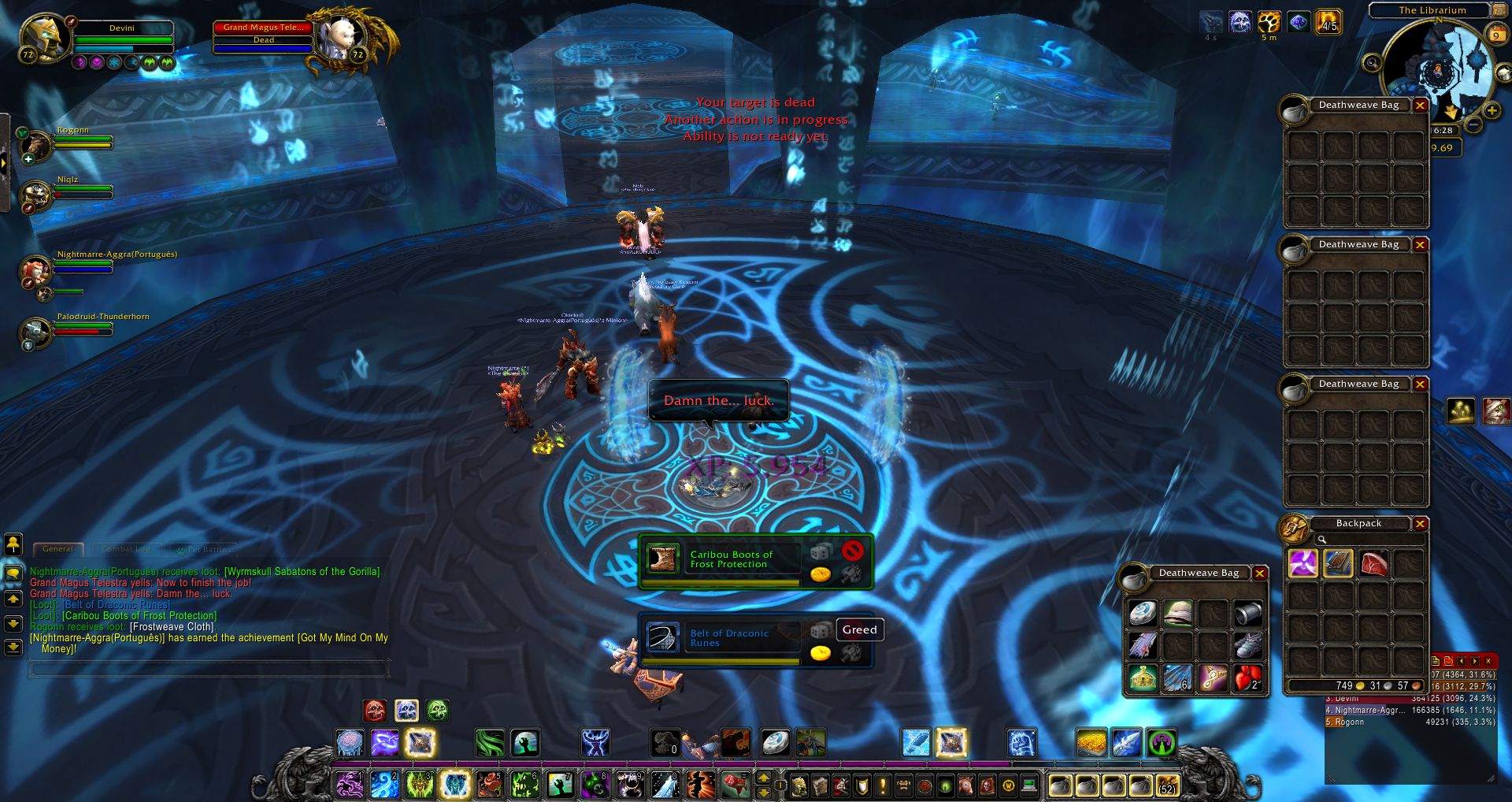The width and height of the screenshot is (1512, 802).
Task: Open the minimap tracking magnifier menu
Action: click(x=1373, y=62)
